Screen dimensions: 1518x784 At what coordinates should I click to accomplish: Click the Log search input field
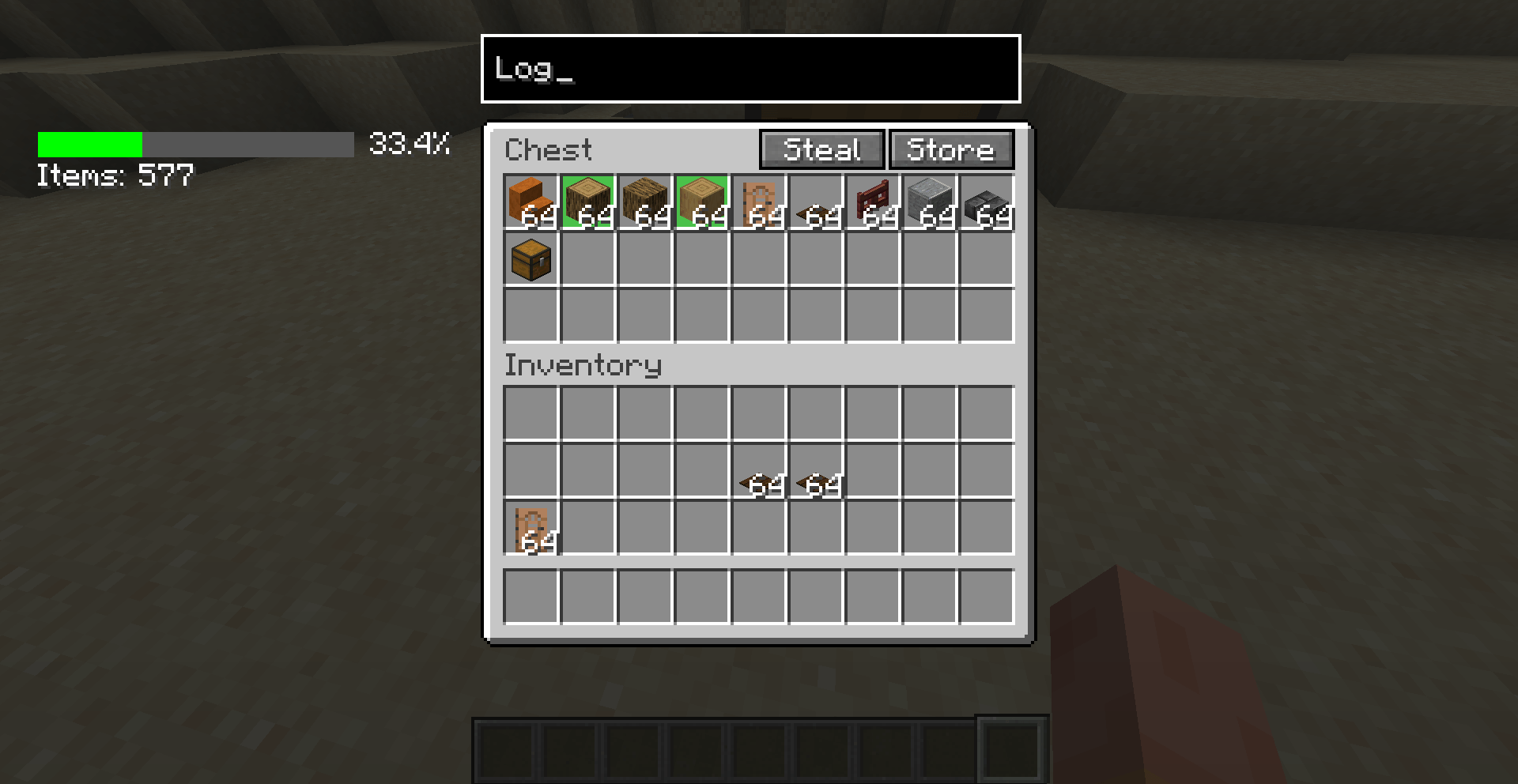(750, 70)
